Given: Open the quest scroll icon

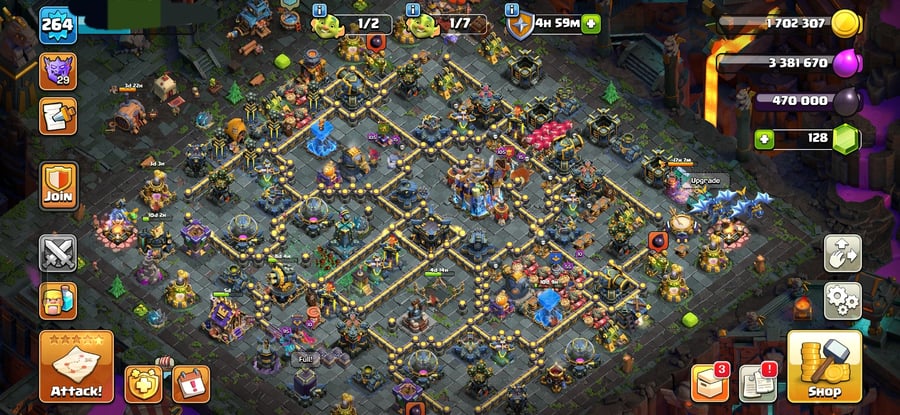Looking at the screenshot, I should click(x=58, y=115).
